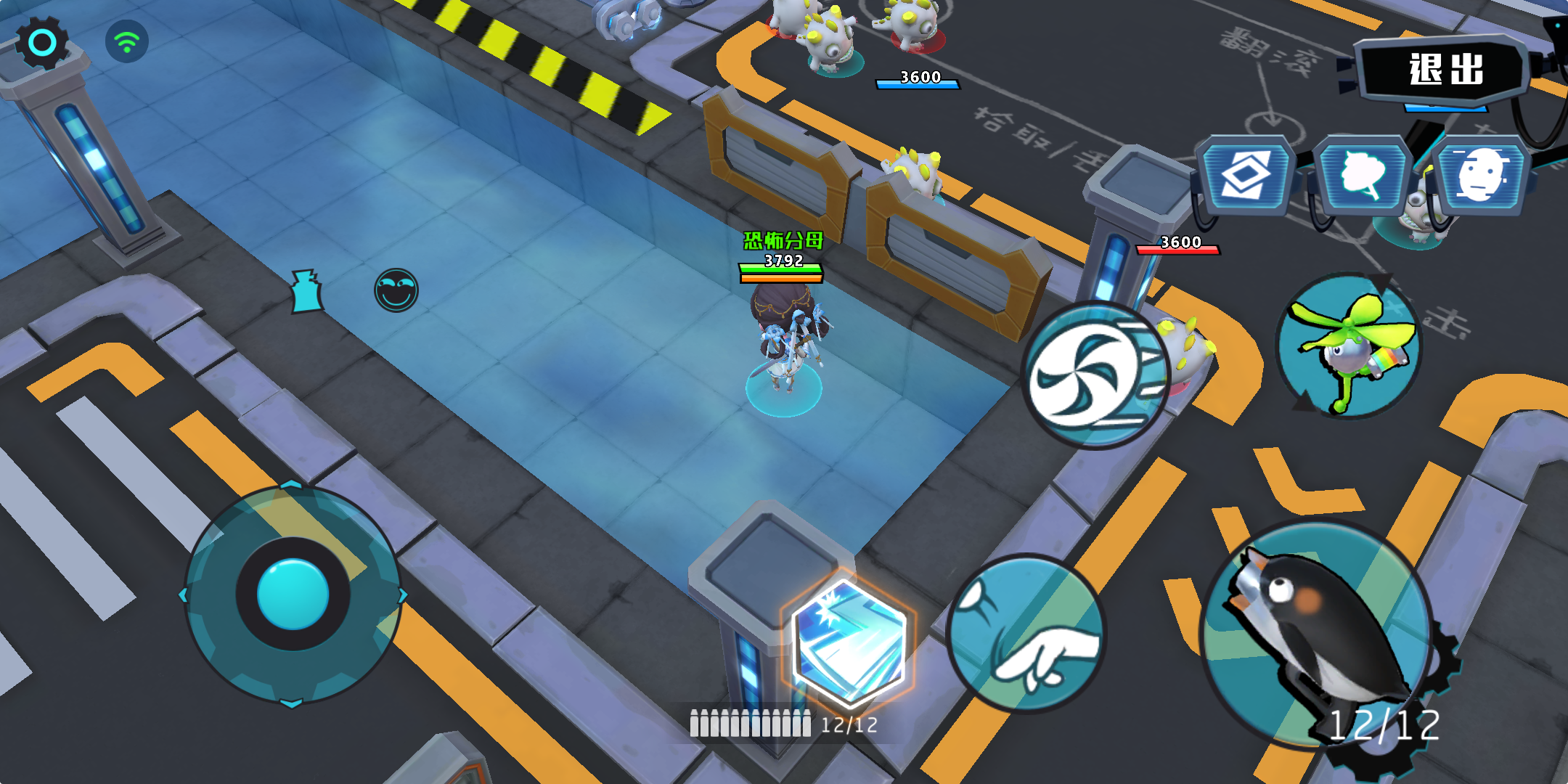
Task: Check the WiFi connection indicator
Action: pyautogui.click(x=128, y=41)
